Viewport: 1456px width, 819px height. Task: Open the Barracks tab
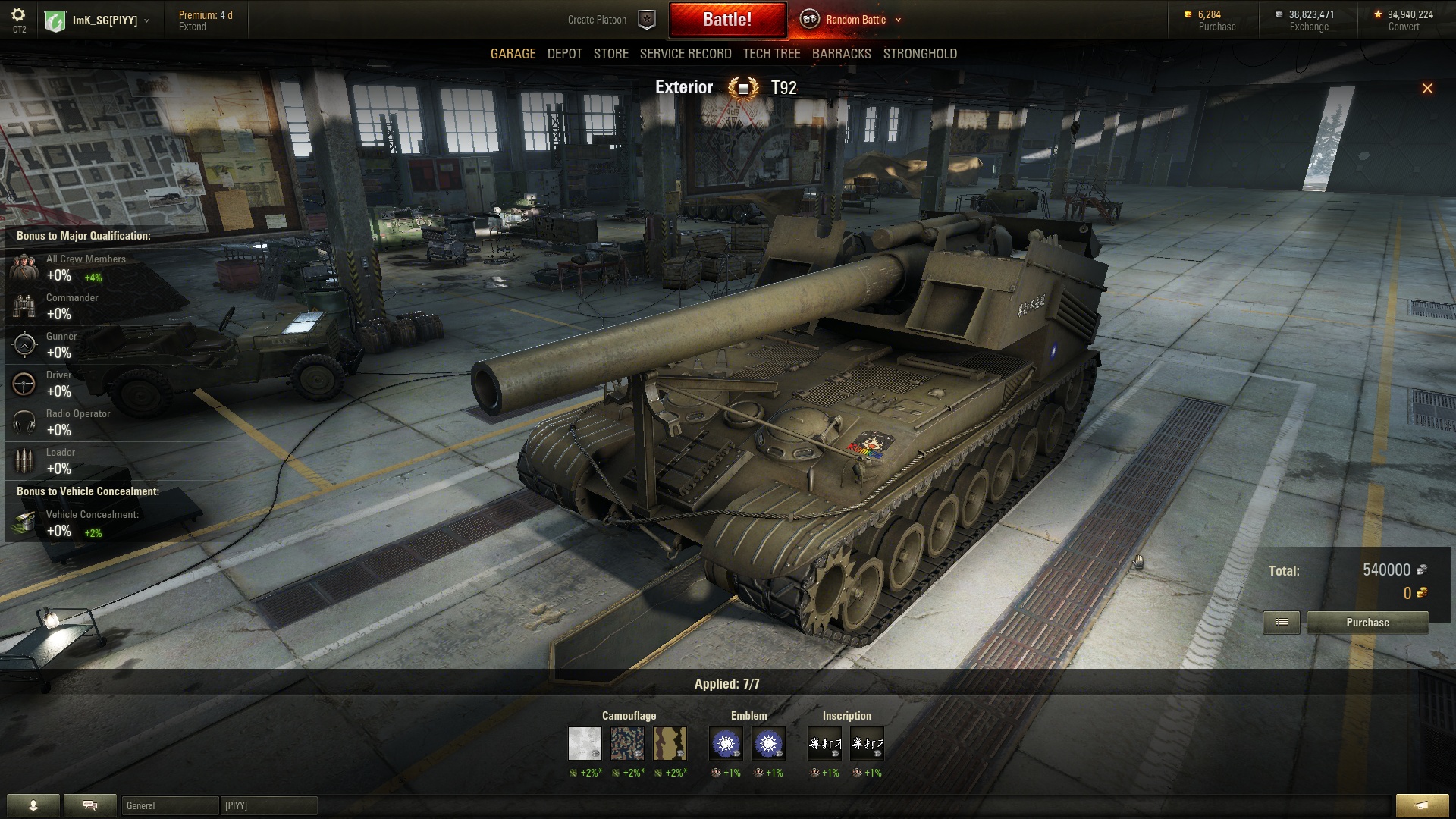pos(841,54)
